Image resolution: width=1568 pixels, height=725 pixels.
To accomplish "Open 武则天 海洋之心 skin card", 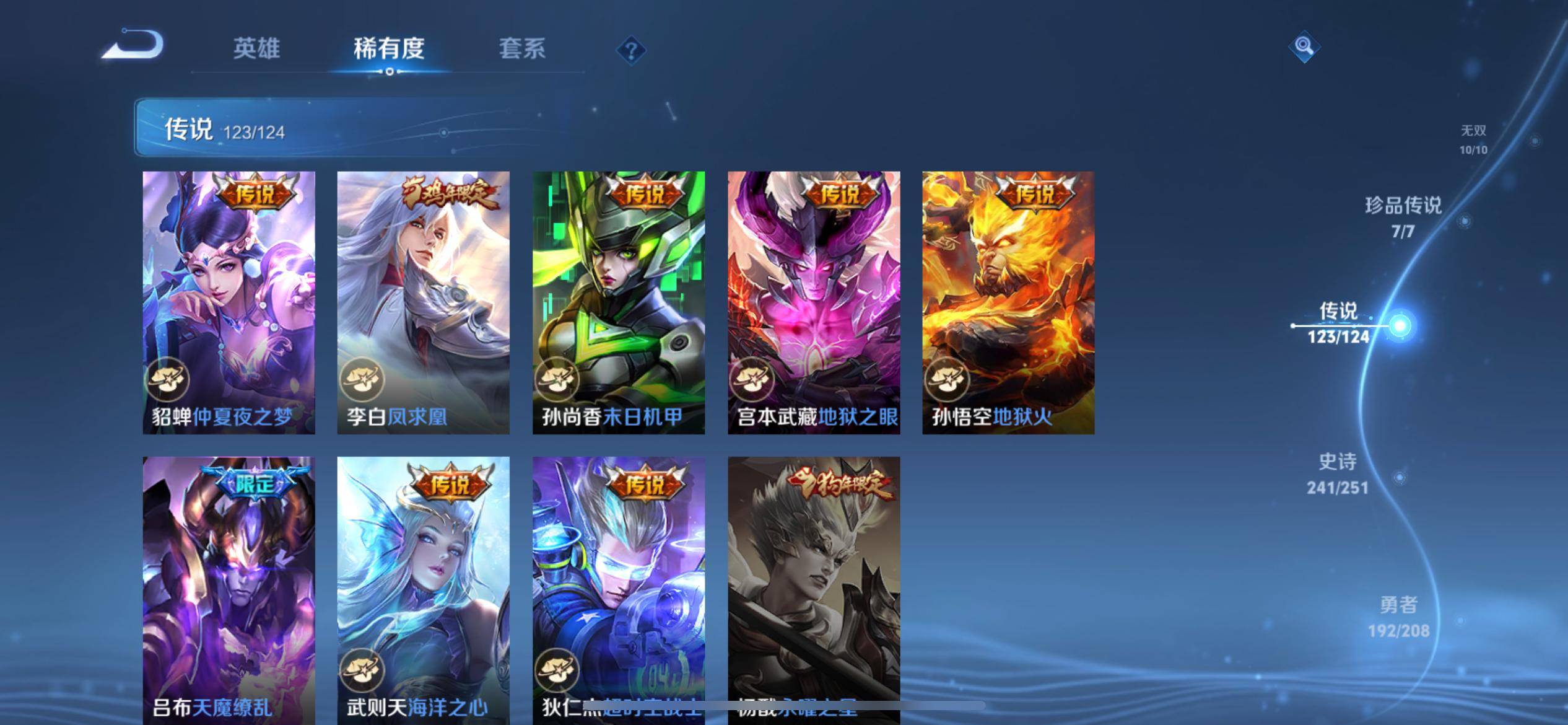I will pyautogui.click(x=423, y=589).
